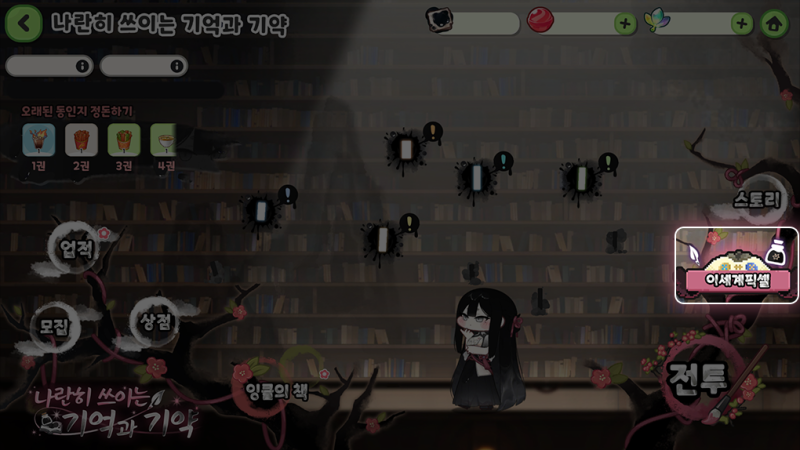Add more red candy currency
This screenshot has width=800, height=450.
point(625,24)
